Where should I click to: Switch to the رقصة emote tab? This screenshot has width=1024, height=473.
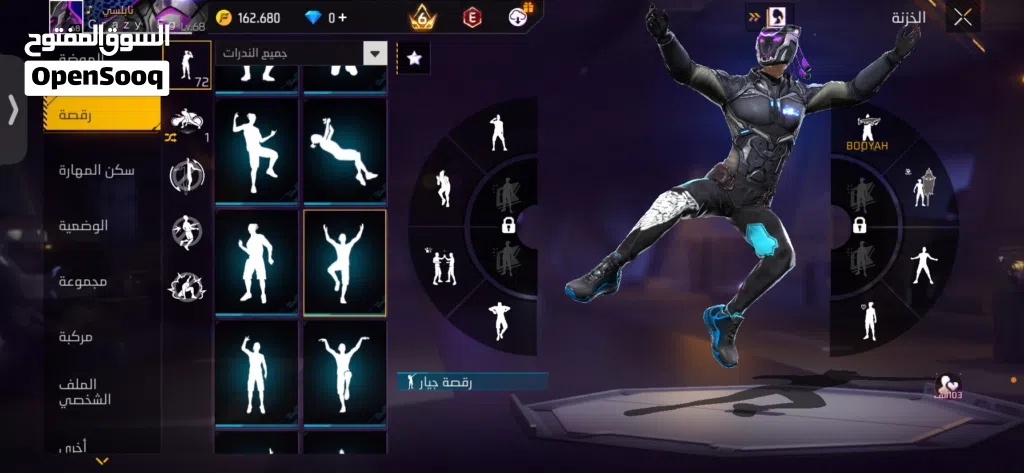click(x=102, y=115)
